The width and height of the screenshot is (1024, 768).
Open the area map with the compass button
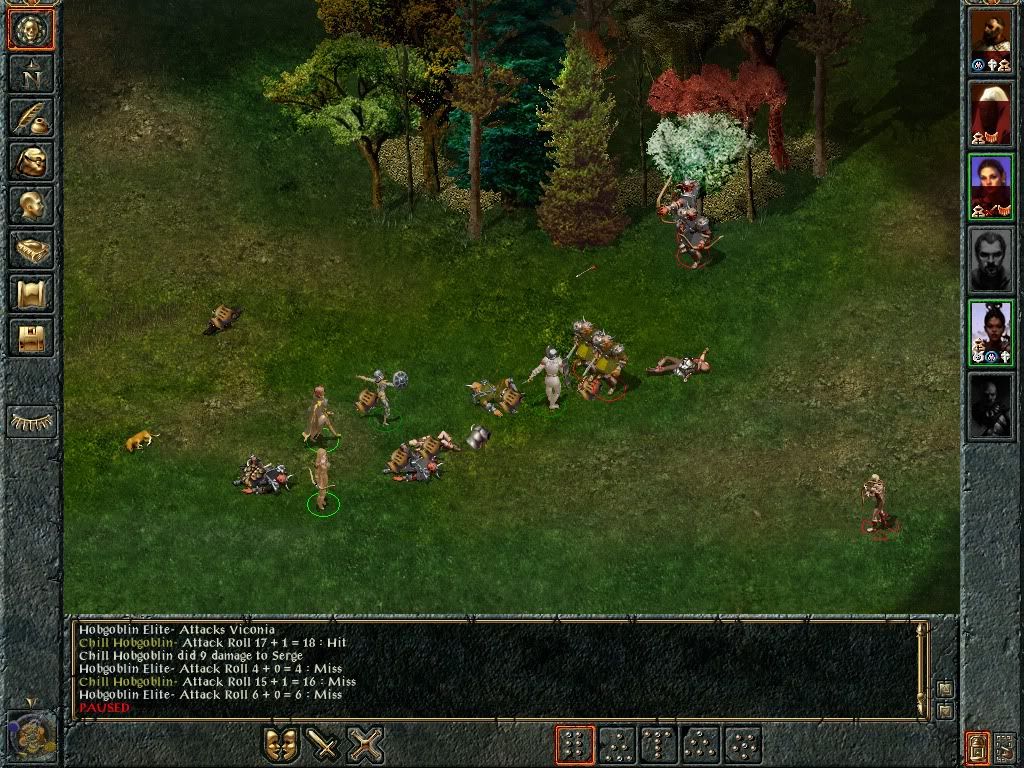(31, 73)
